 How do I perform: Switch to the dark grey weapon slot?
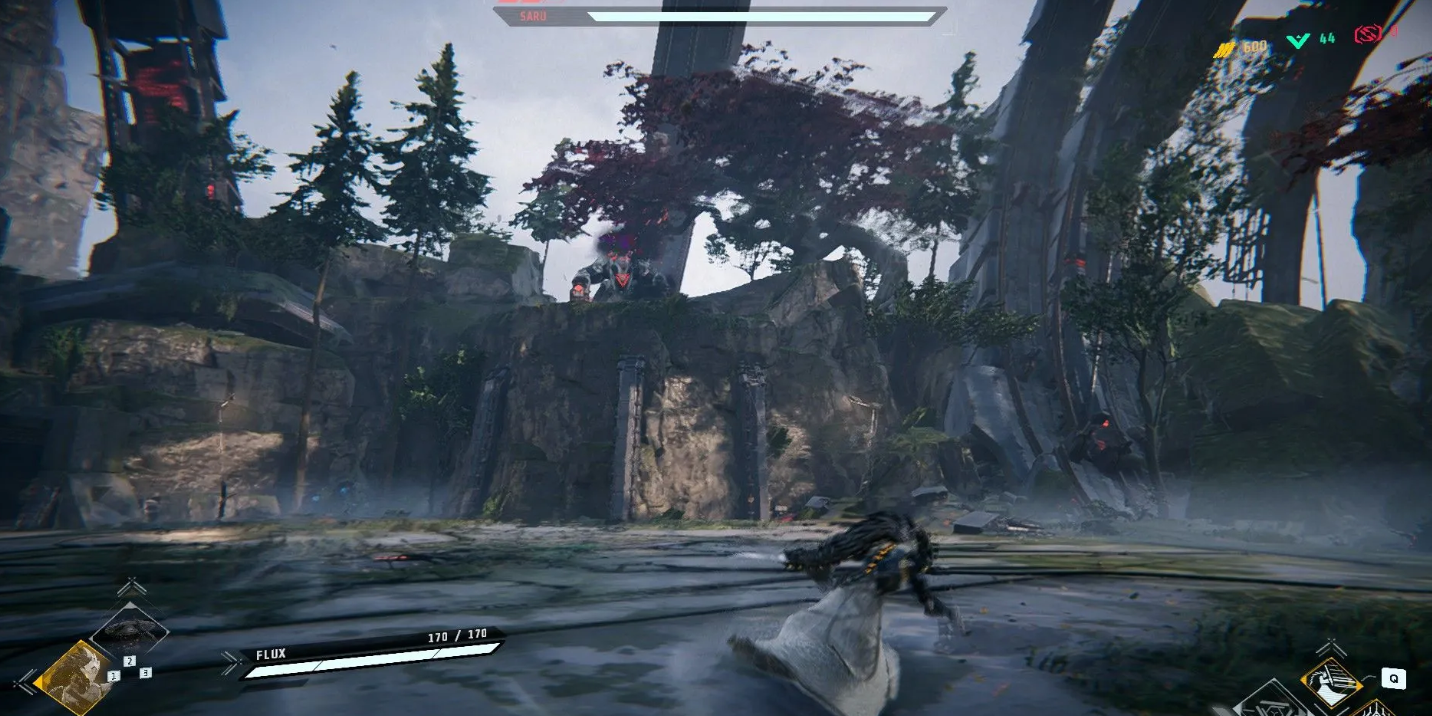tap(131, 629)
